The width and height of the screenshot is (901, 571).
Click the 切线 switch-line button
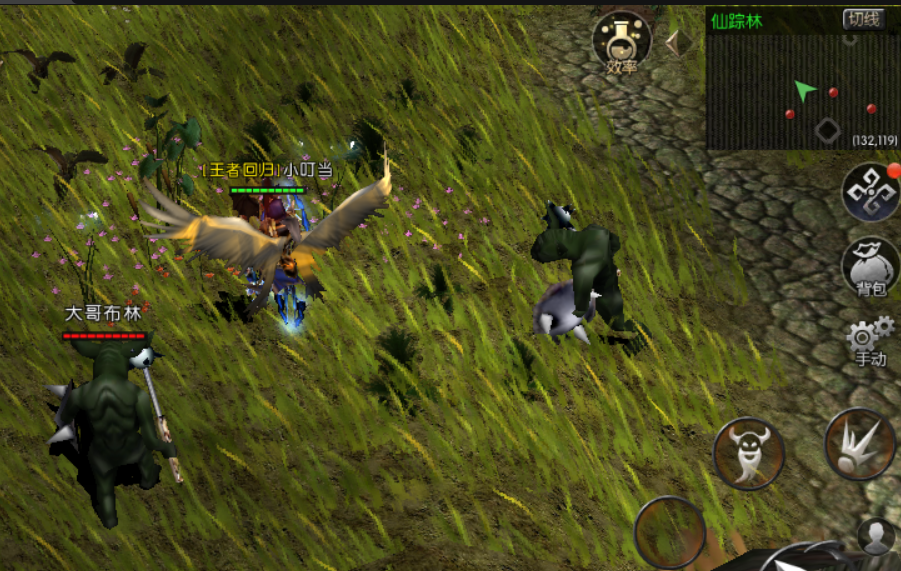pos(863,19)
